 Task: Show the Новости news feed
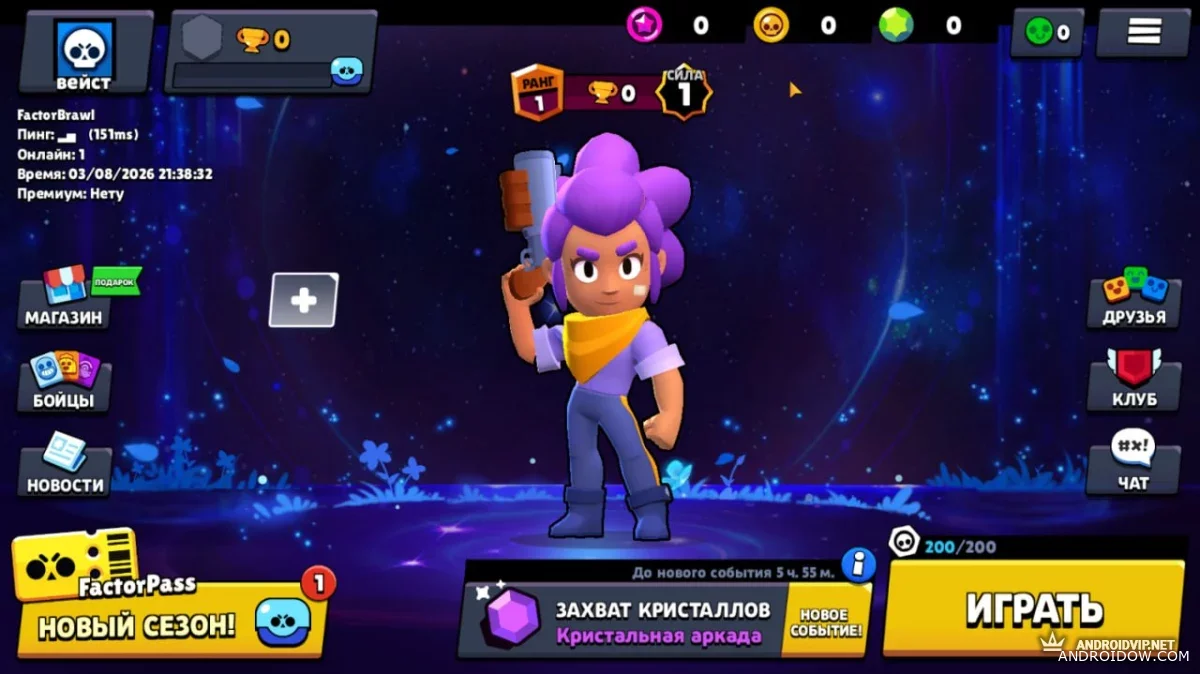coord(65,465)
